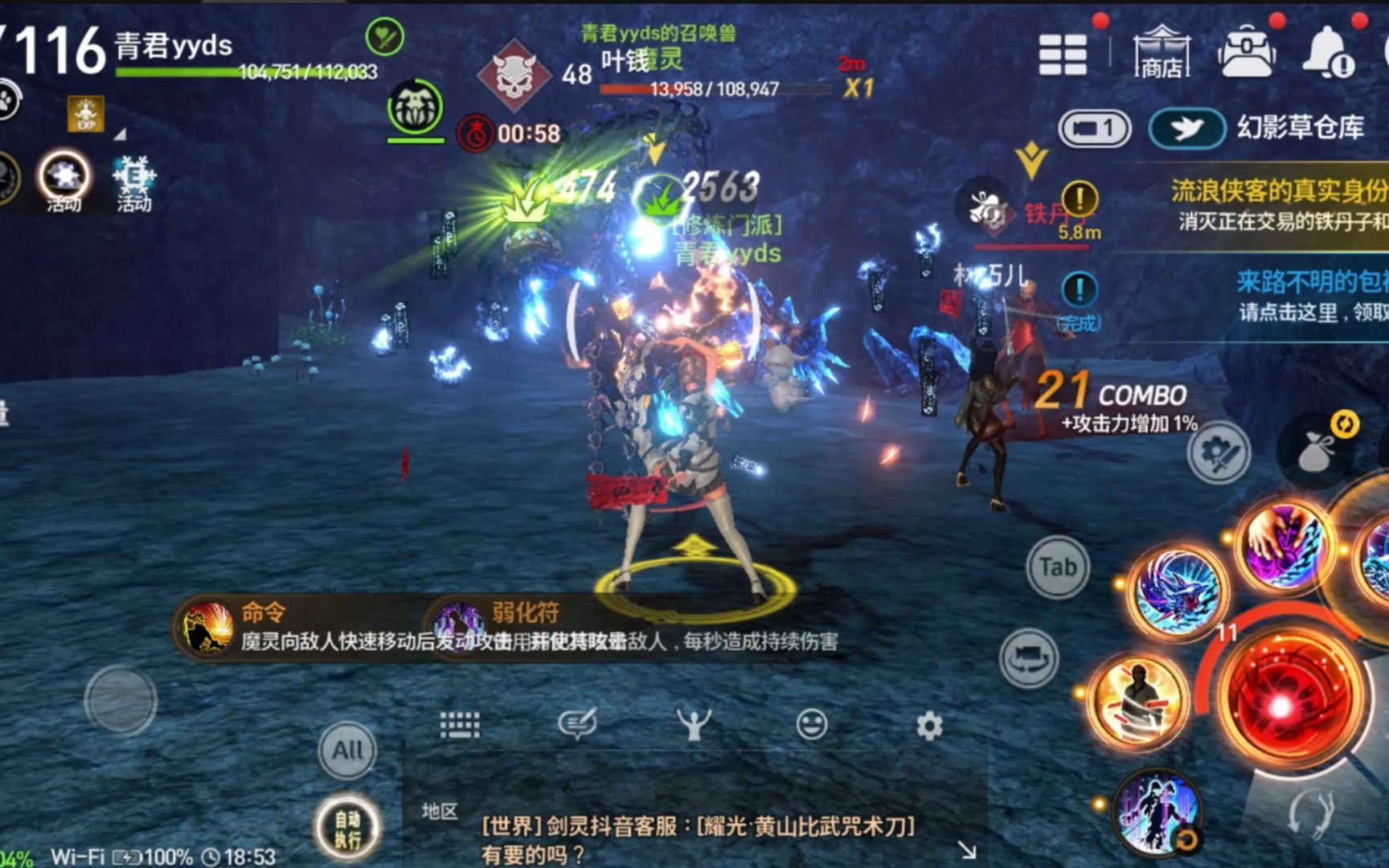Open the 商店 shop
The height and width of the screenshot is (868, 1389).
(1162, 52)
